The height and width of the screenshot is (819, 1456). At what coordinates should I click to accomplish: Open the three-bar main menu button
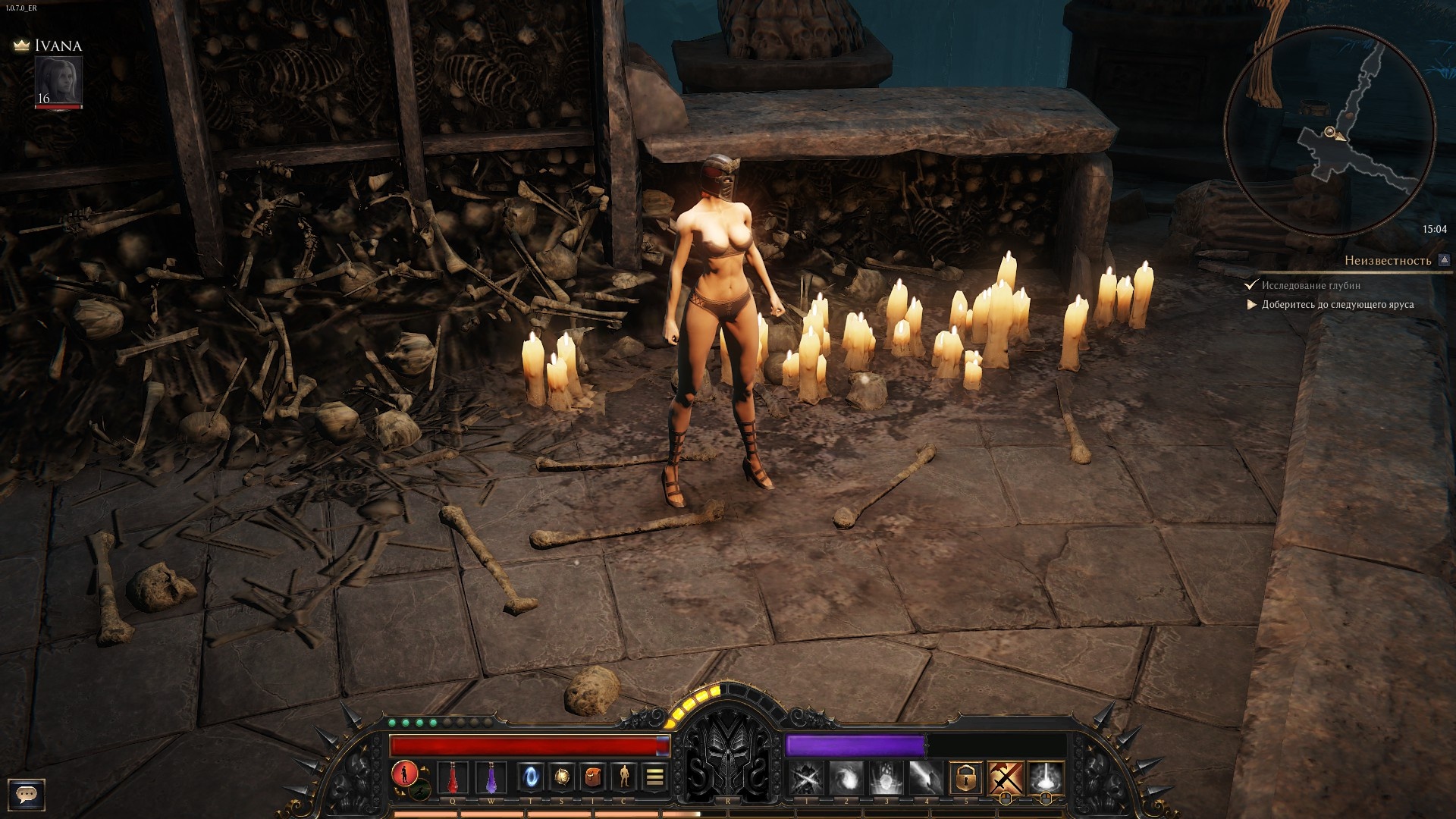655,777
